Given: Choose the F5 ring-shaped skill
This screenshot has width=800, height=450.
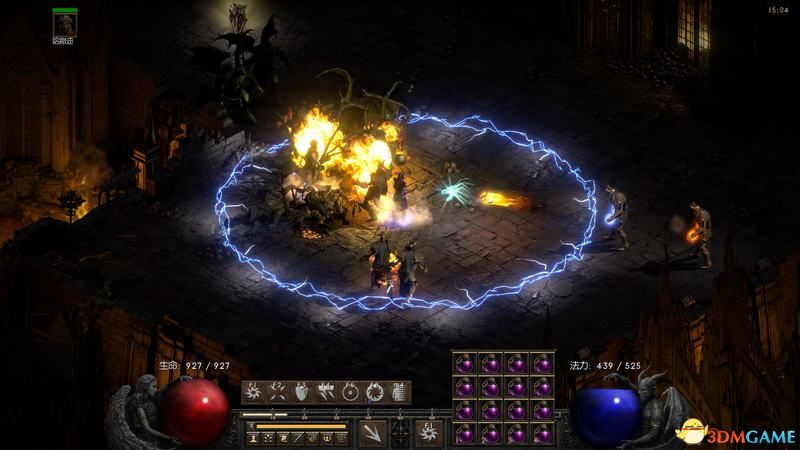Looking at the screenshot, I should (x=350, y=391).
